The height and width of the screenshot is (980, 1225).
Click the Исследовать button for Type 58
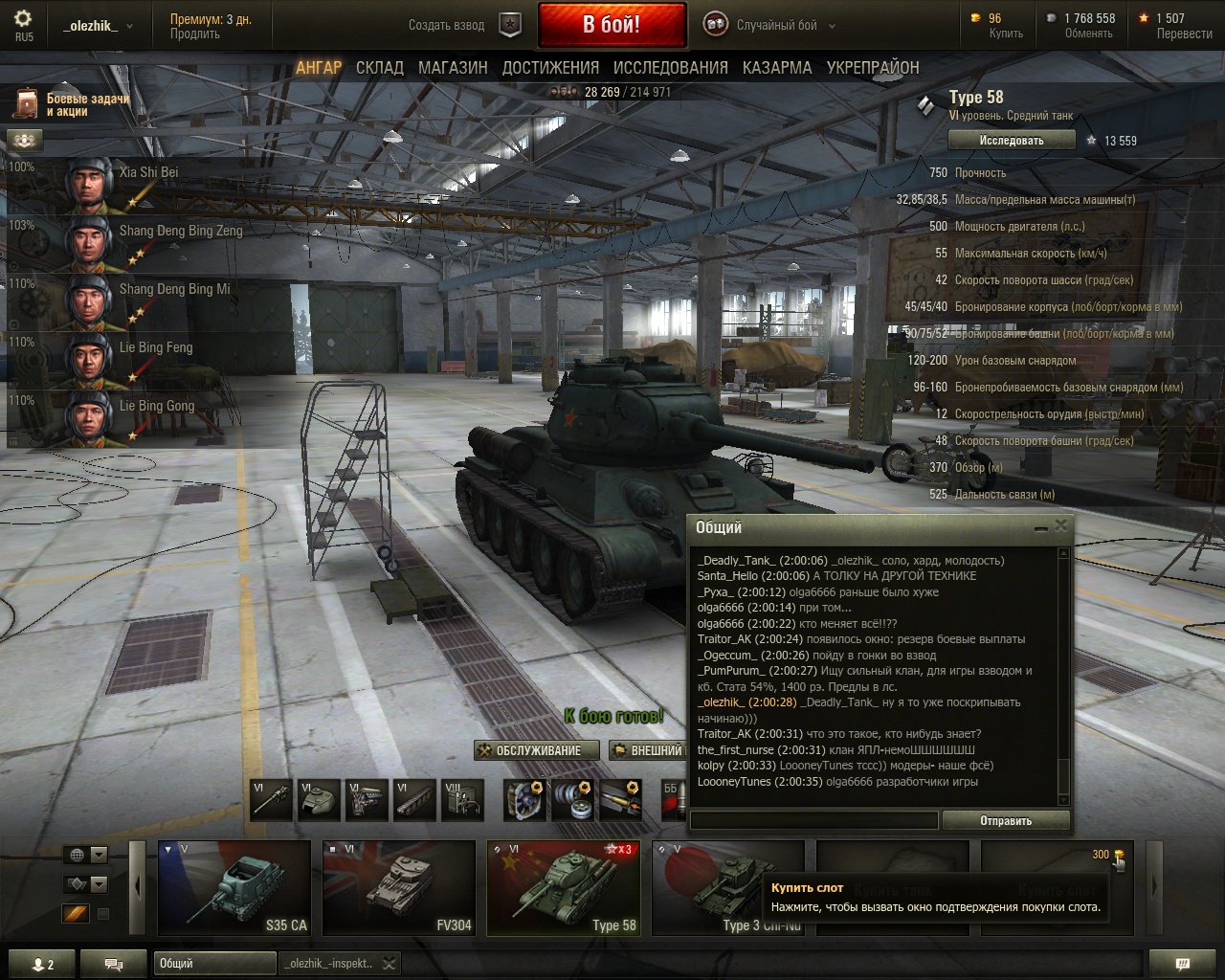[x=1011, y=141]
